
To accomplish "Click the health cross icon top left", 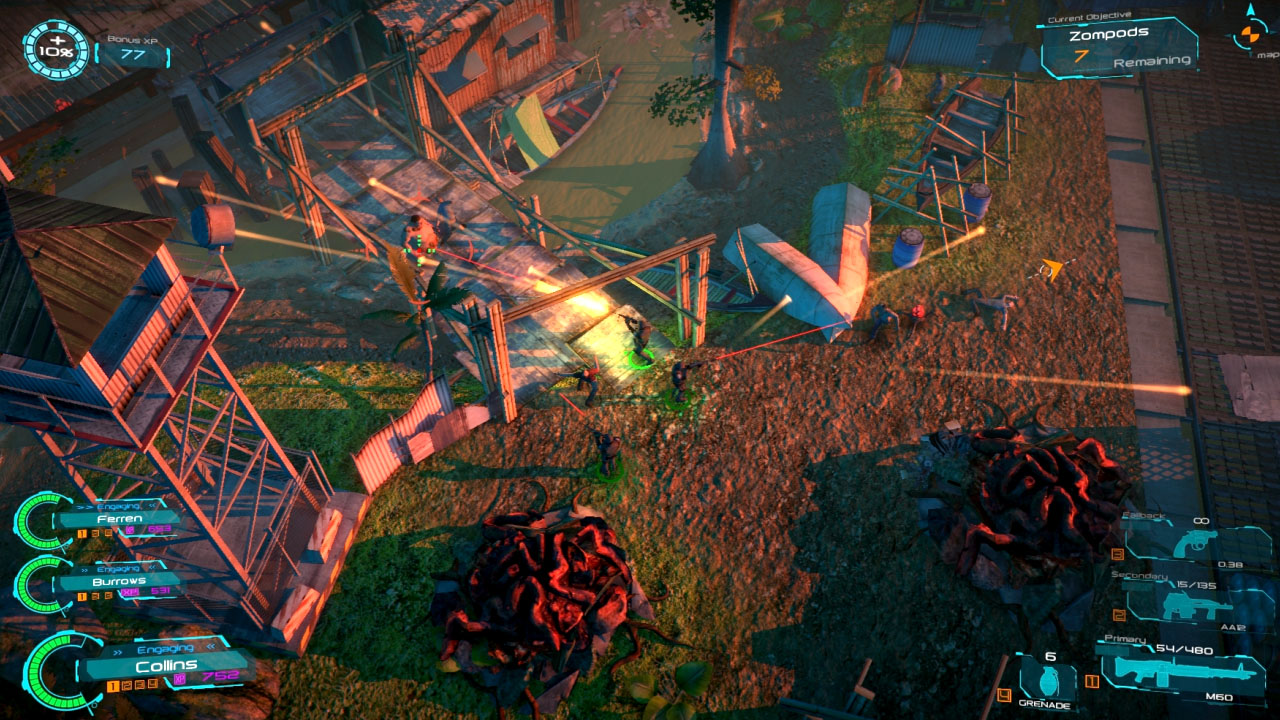I will pos(57,41).
